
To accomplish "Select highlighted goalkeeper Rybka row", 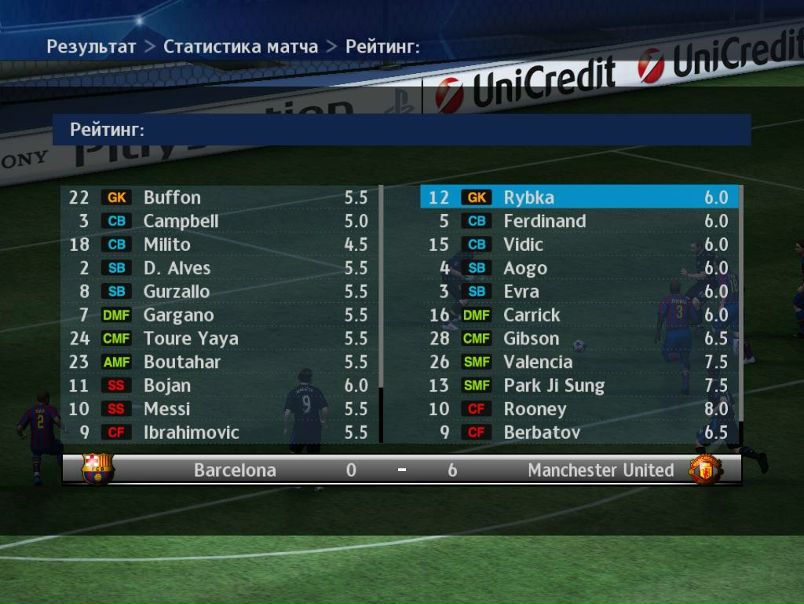I will [x=578, y=198].
